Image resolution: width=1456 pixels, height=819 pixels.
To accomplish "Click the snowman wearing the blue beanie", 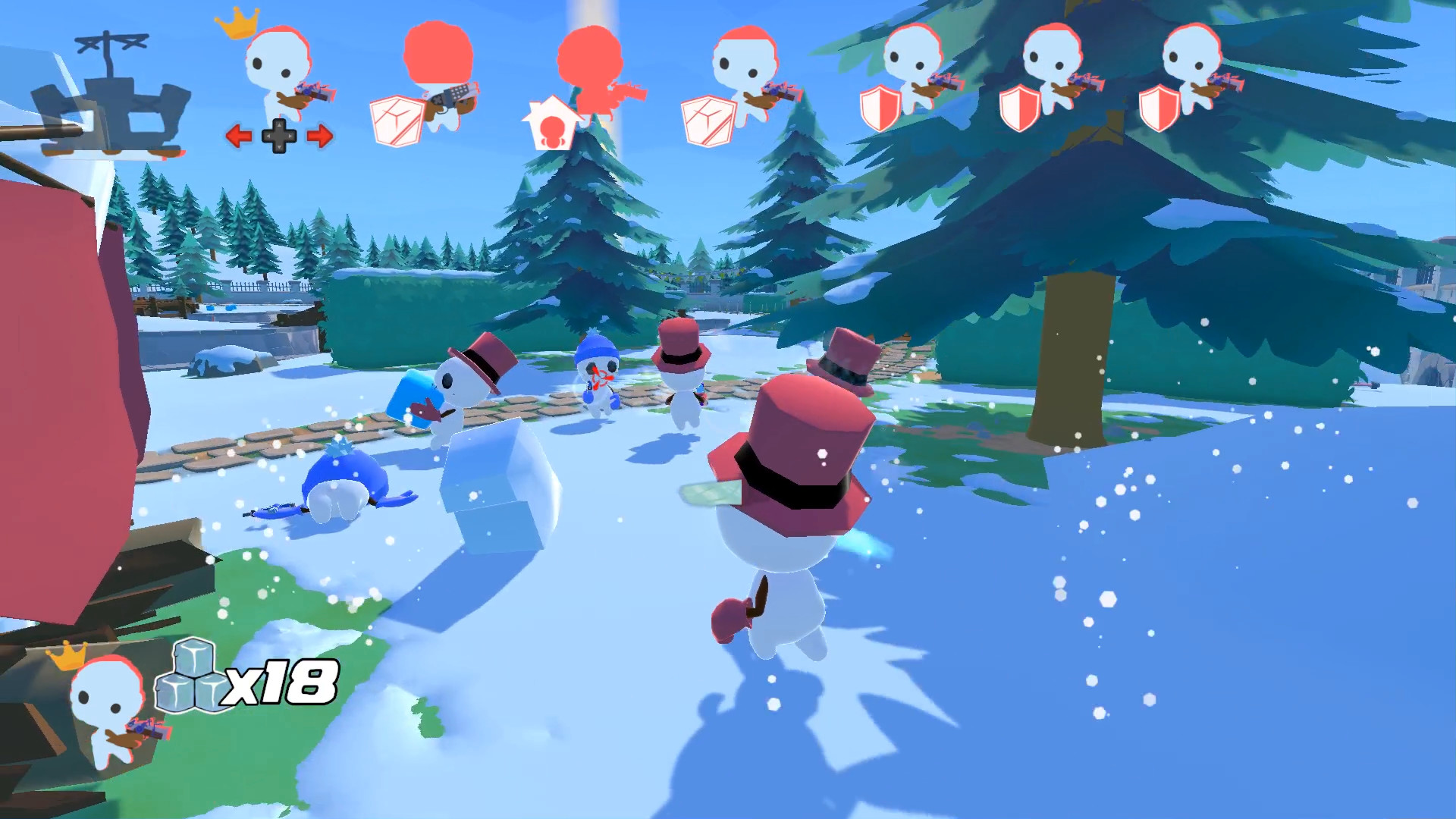I will pos(599,379).
